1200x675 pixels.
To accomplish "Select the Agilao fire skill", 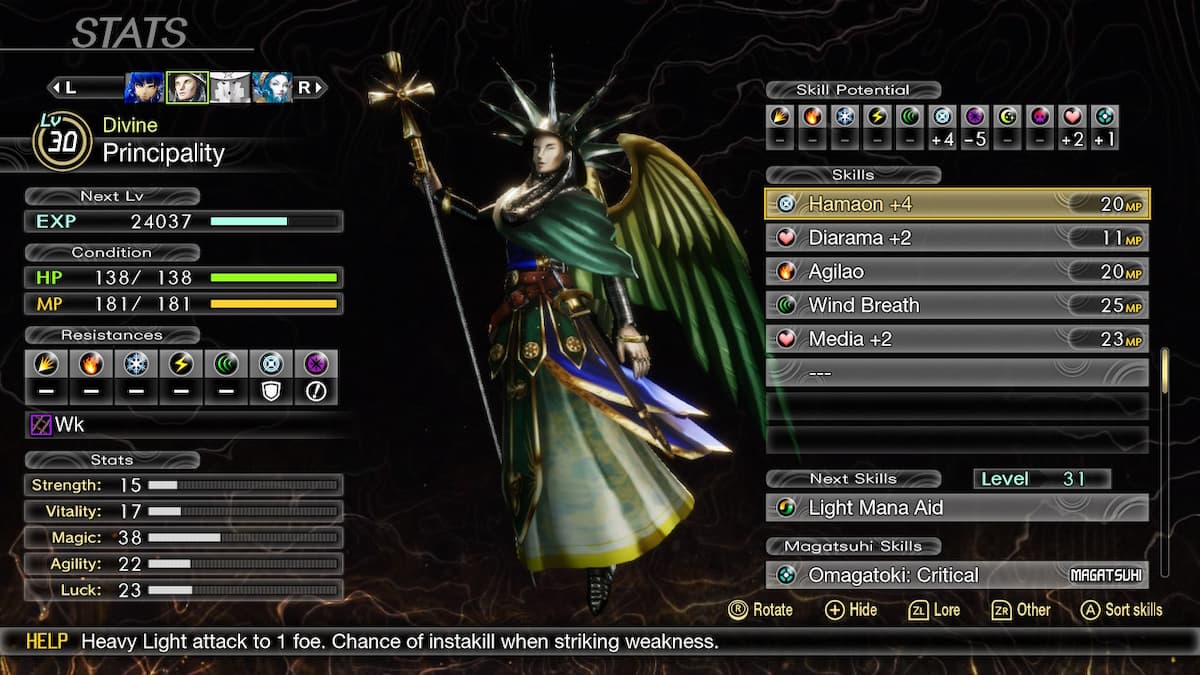I will click(x=956, y=272).
